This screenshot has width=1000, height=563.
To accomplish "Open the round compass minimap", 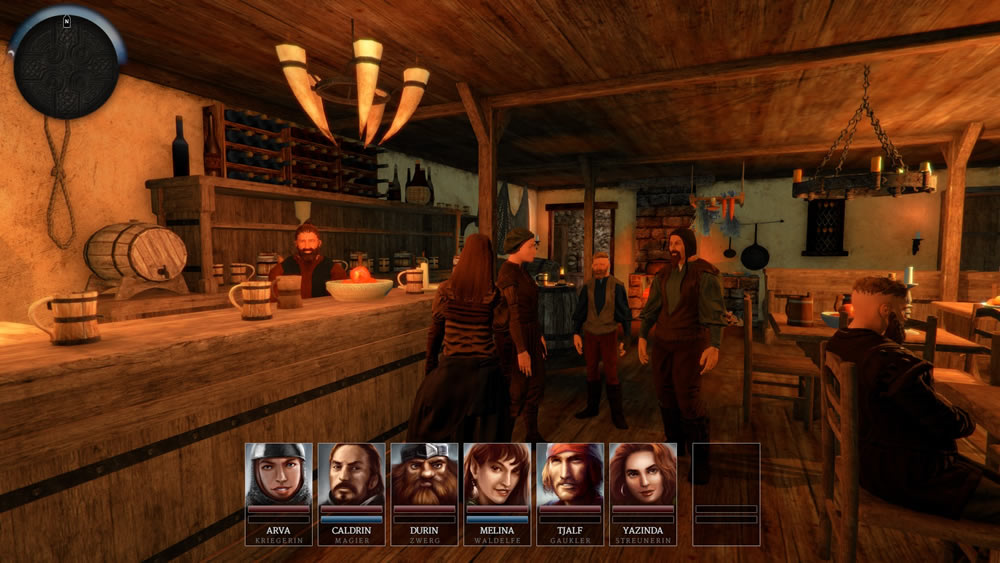I will 65,65.
